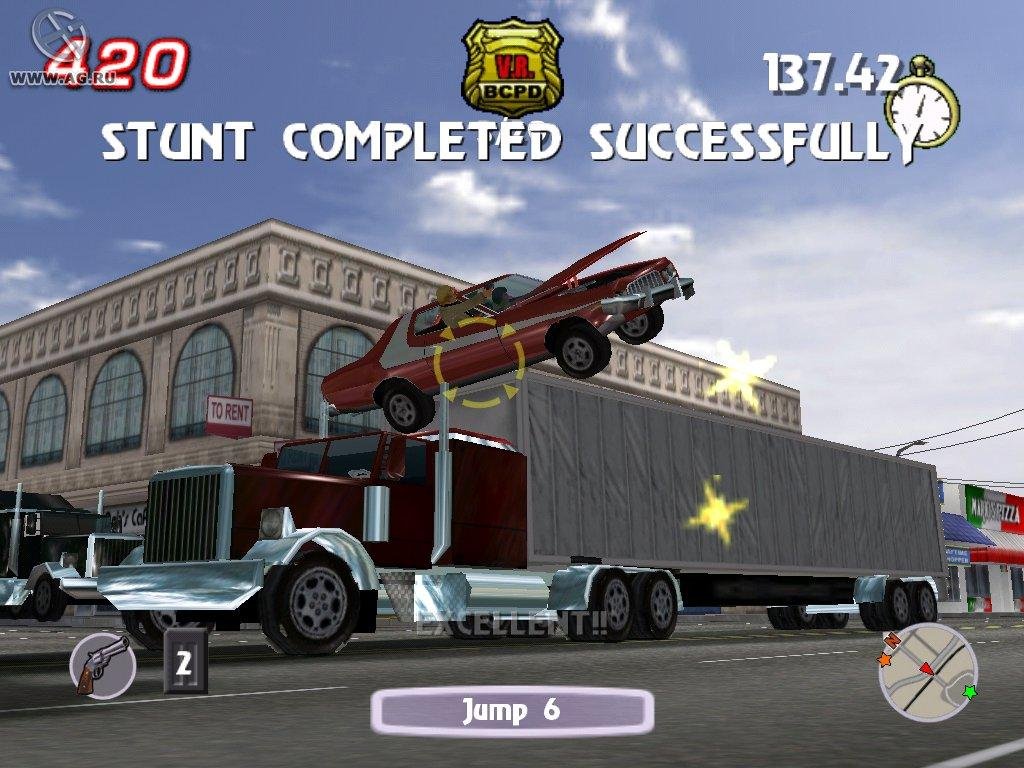Select the grey card numbered 2
The height and width of the screenshot is (768, 1024).
tap(184, 661)
